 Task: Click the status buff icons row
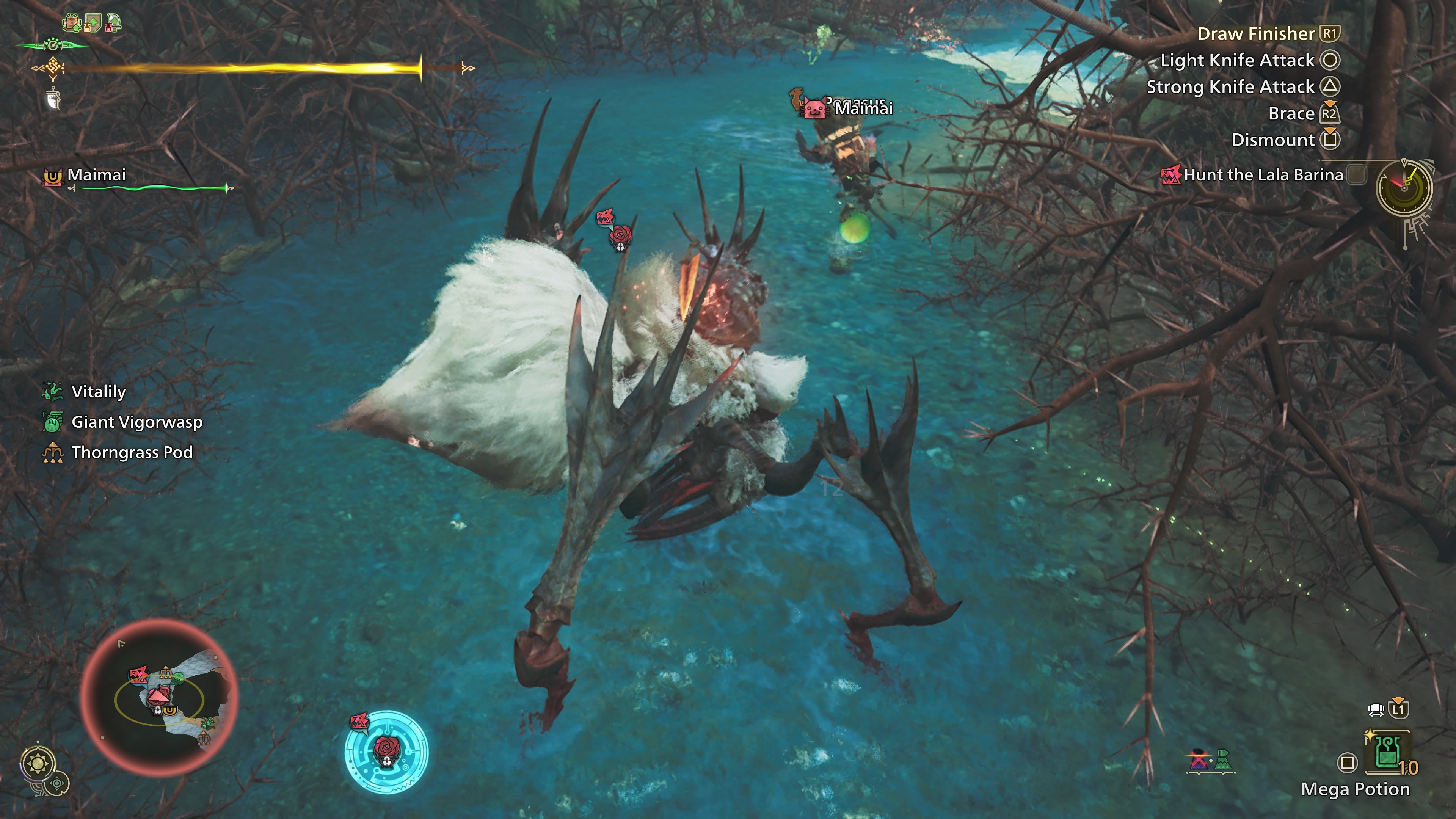[x=91, y=23]
